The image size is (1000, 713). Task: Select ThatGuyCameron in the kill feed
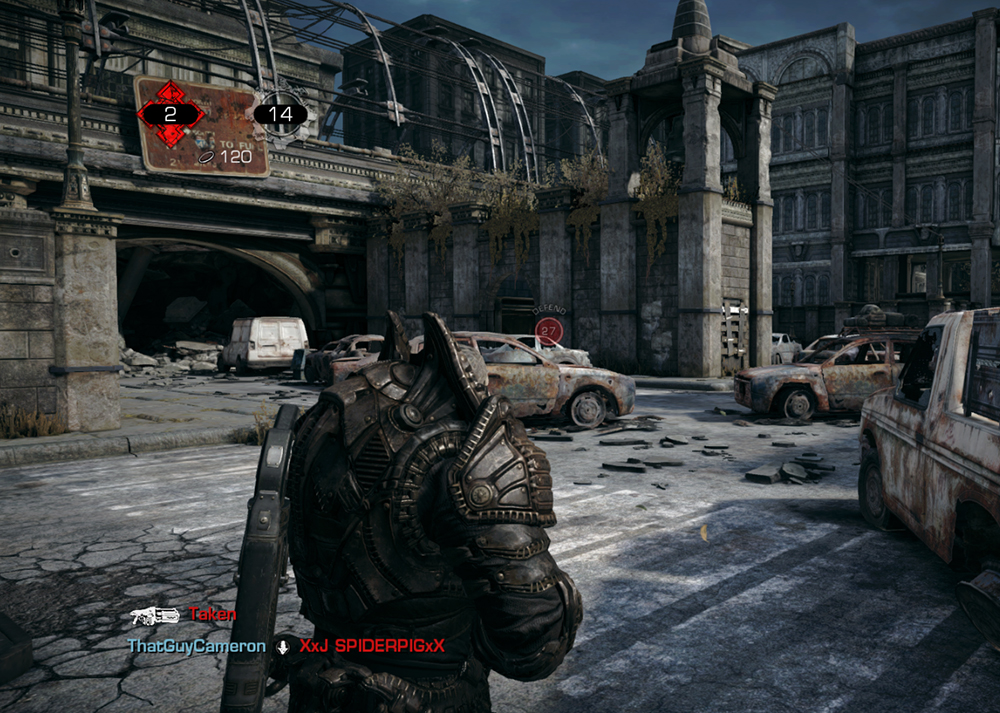tap(196, 646)
